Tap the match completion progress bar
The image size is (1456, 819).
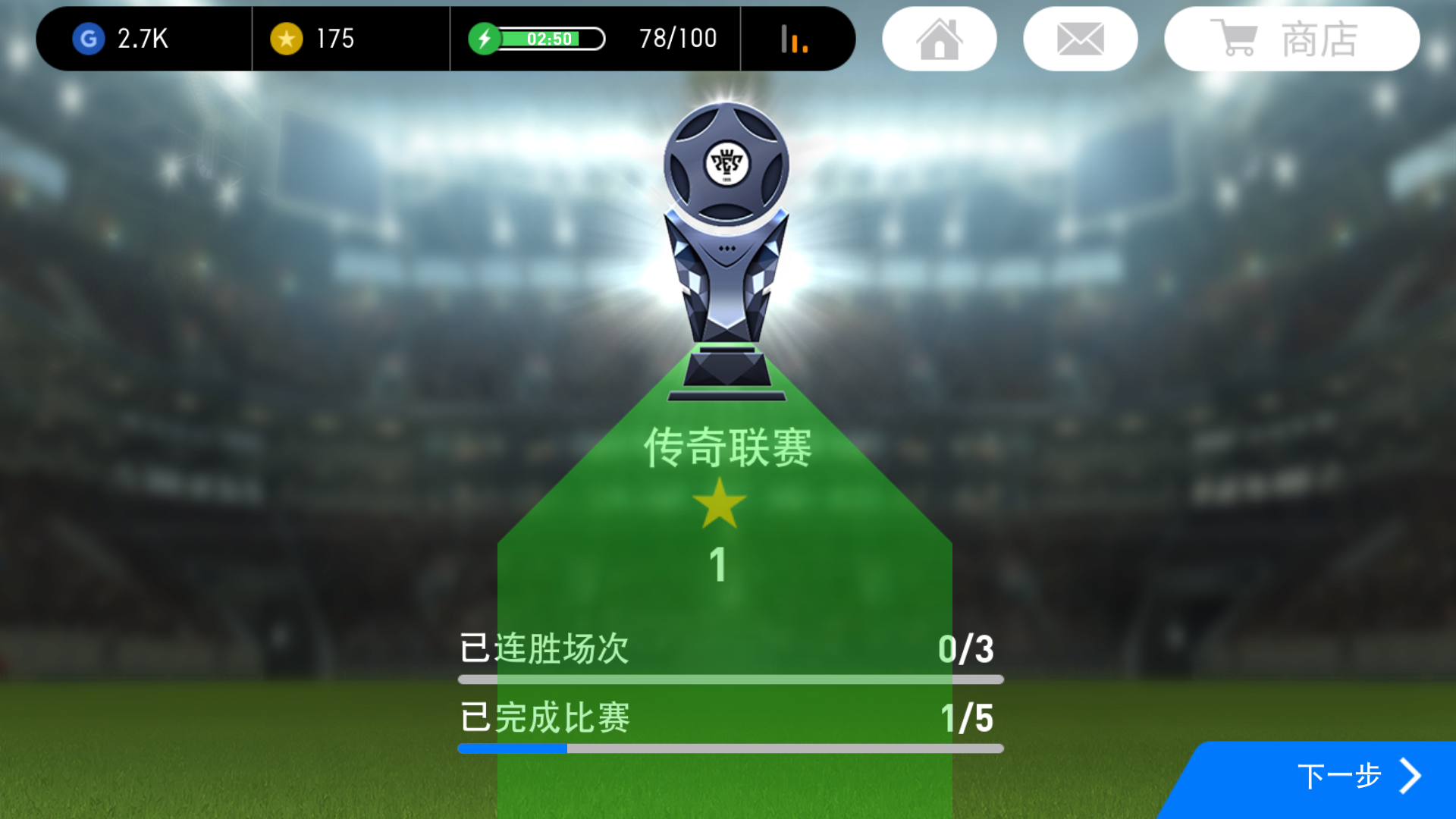(x=726, y=749)
